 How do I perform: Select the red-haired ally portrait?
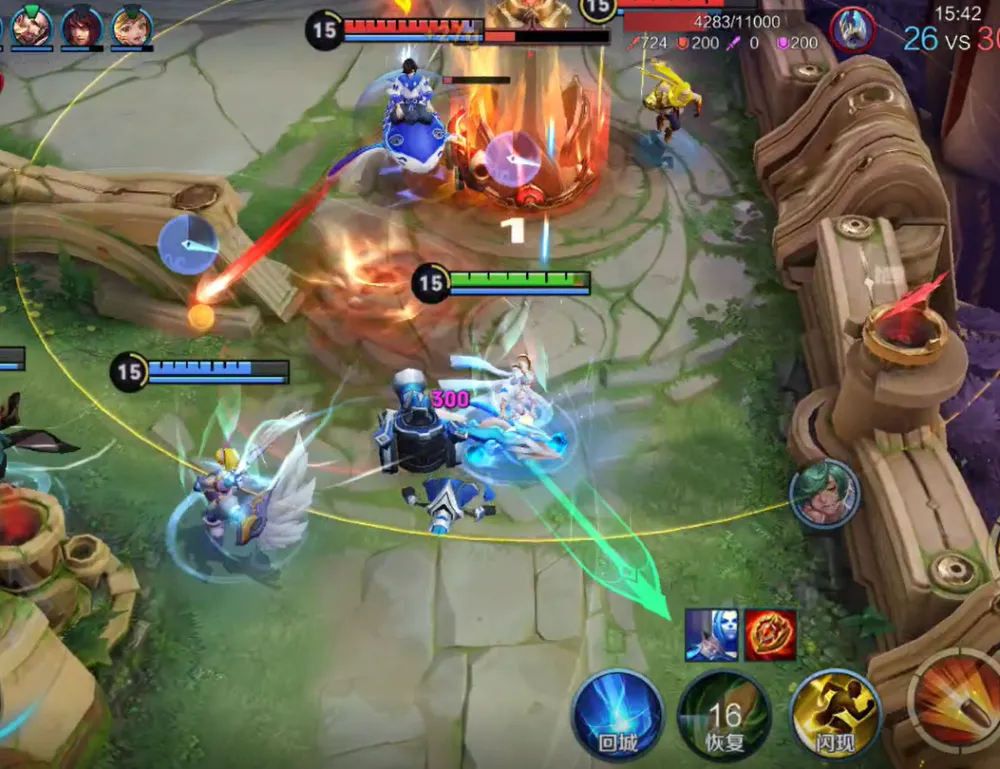coord(81,25)
